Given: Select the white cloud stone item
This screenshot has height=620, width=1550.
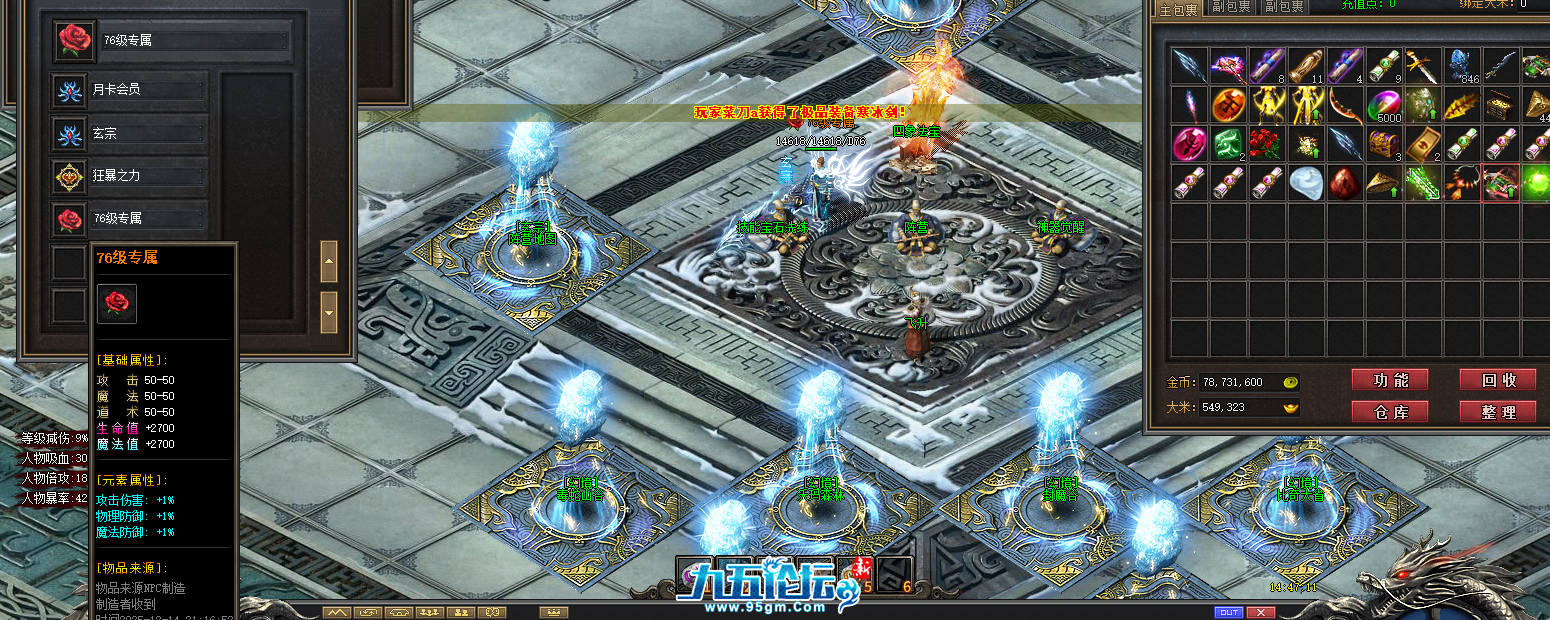Looking at the screenshot, I should [x=1306, y=183].
